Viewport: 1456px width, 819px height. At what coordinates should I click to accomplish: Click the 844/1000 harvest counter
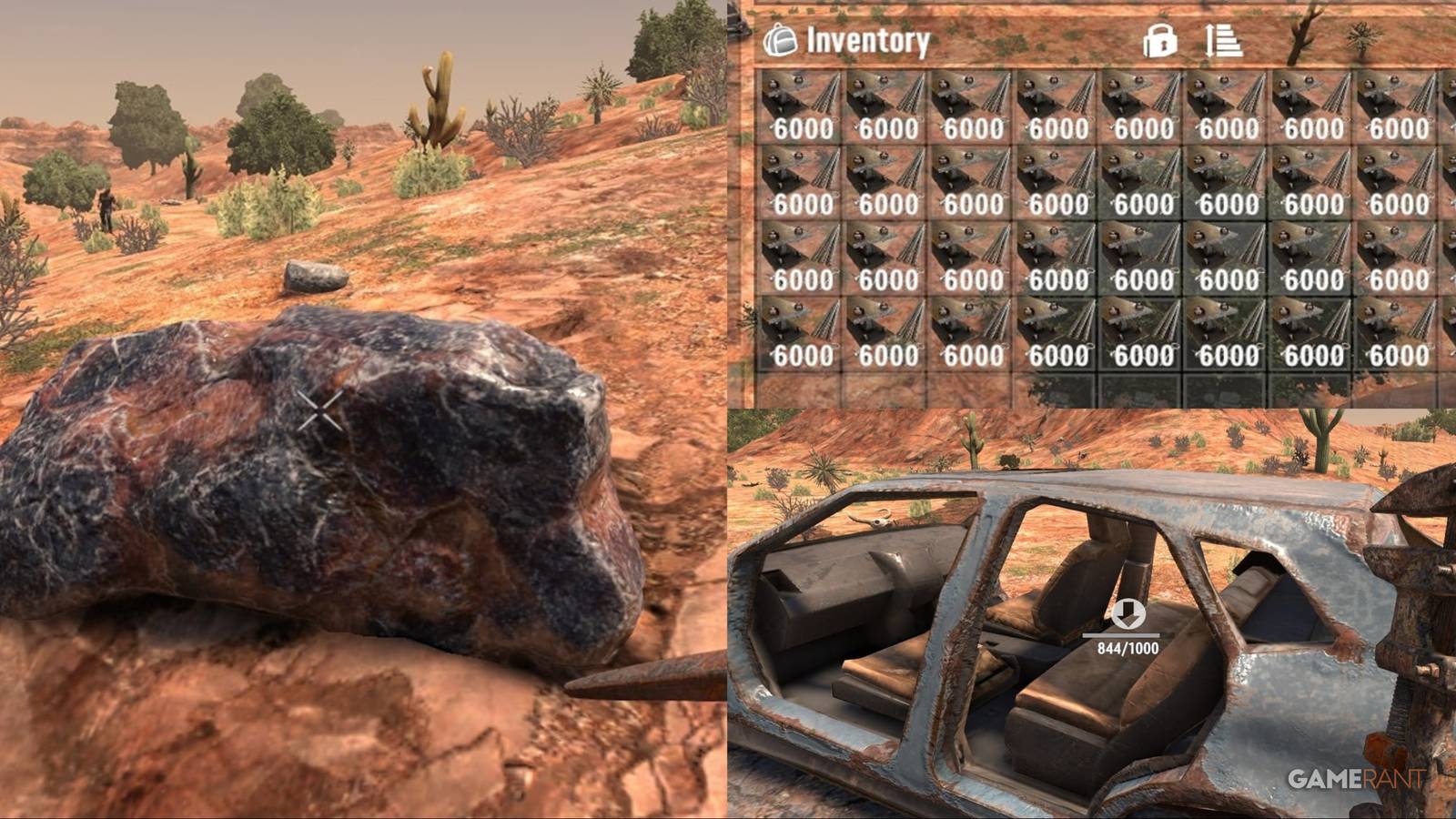[x=1127, y=649]
